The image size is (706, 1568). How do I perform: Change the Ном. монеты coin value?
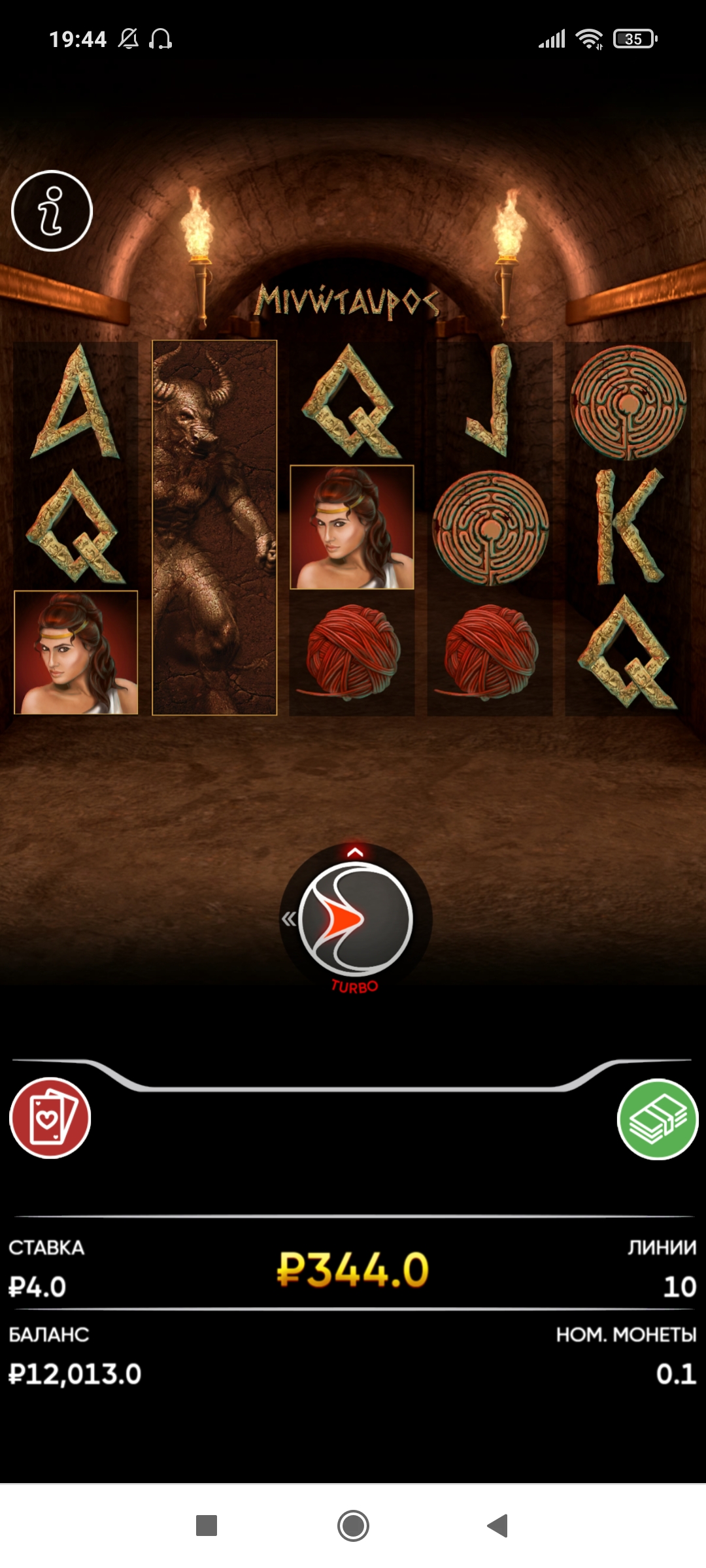[675, 1374]
